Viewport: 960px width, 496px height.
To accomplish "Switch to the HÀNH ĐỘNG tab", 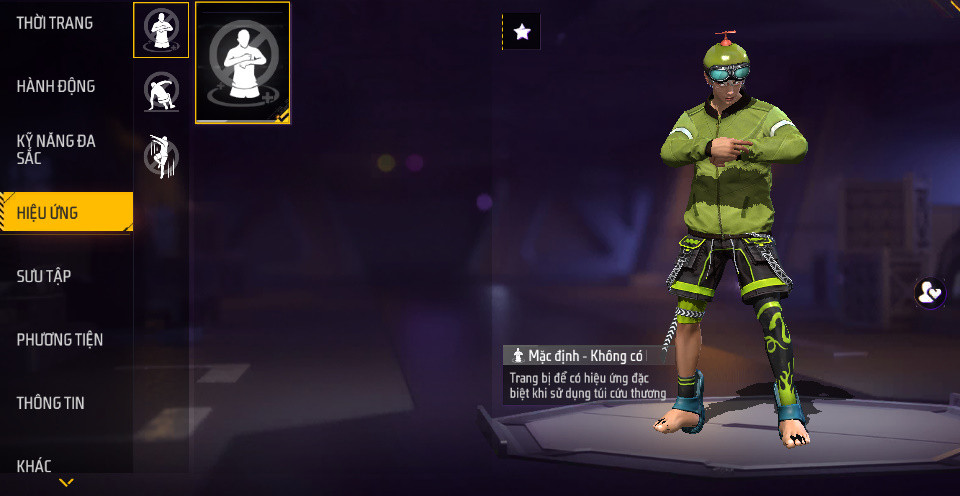I will click(56, 86).
